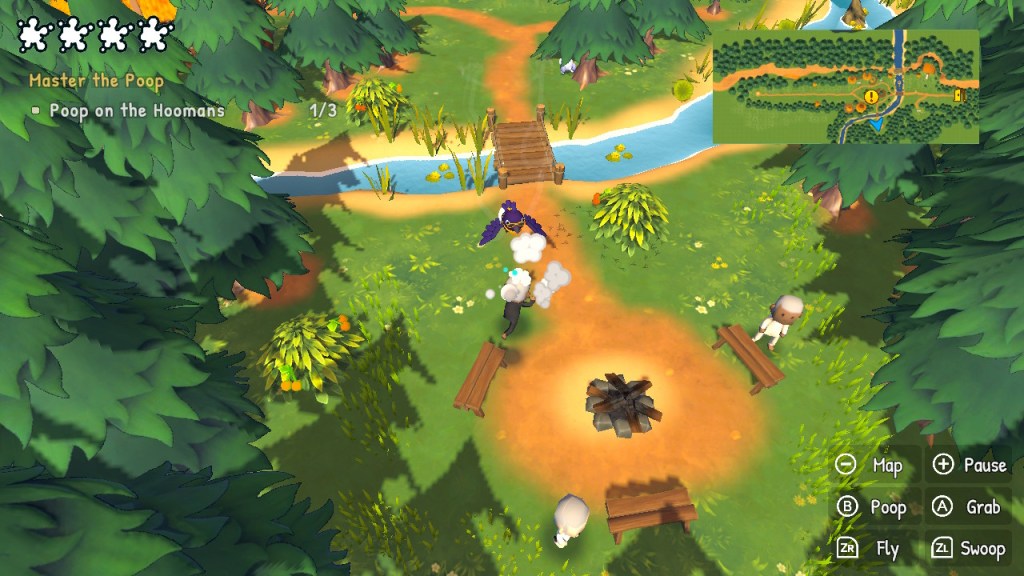Open the minimap in the corner
Screen dimensions: 1024x576
(845, 86)
